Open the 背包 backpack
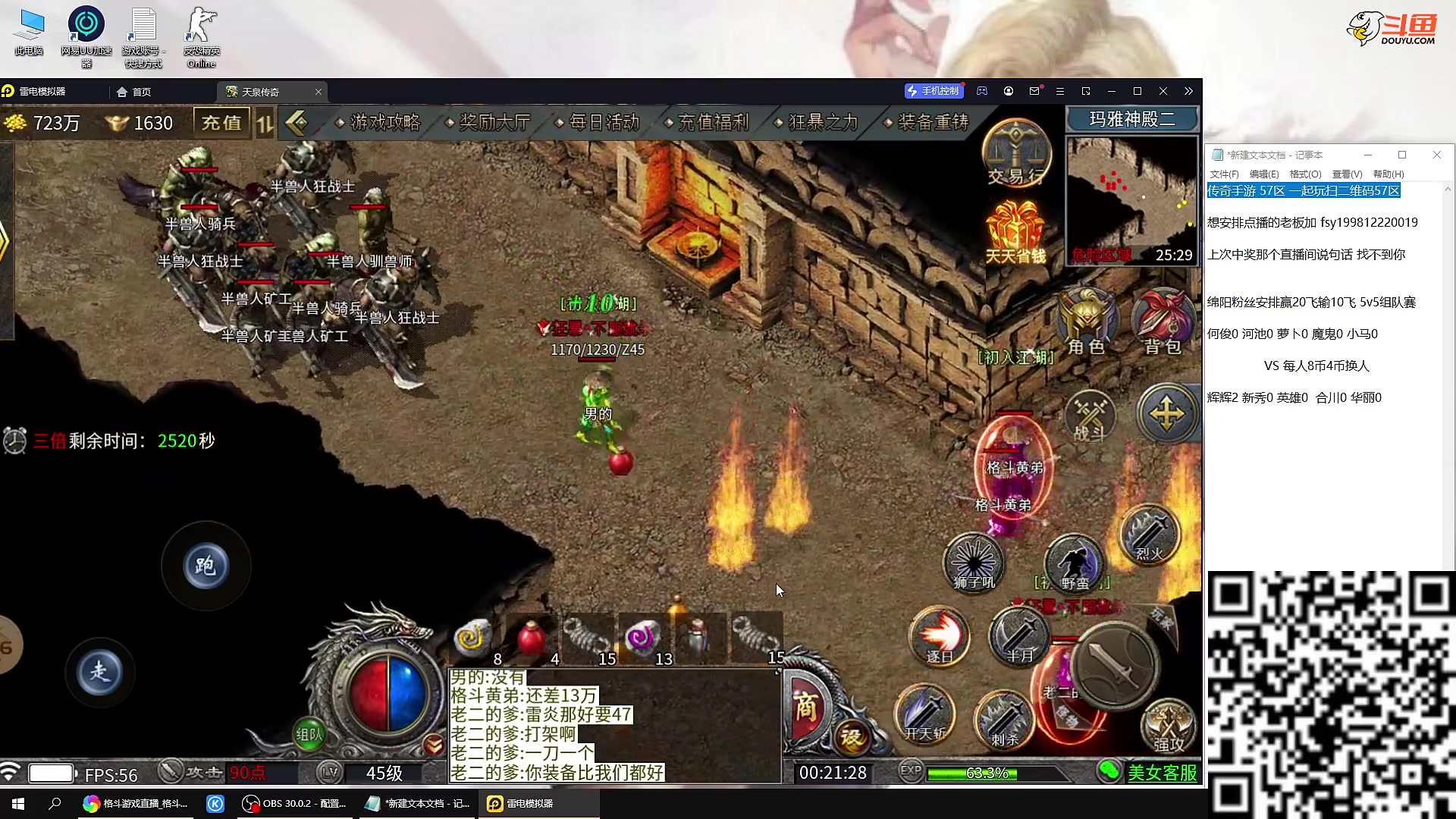1456x819 pixels. click(x=1163, y=322)
